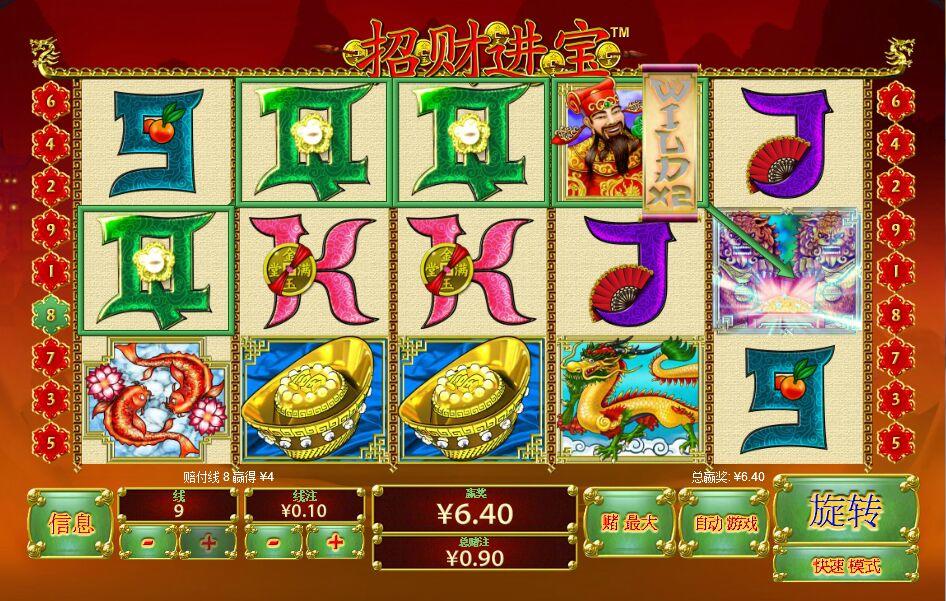Choose the 赌最大 max bet button

629,522
